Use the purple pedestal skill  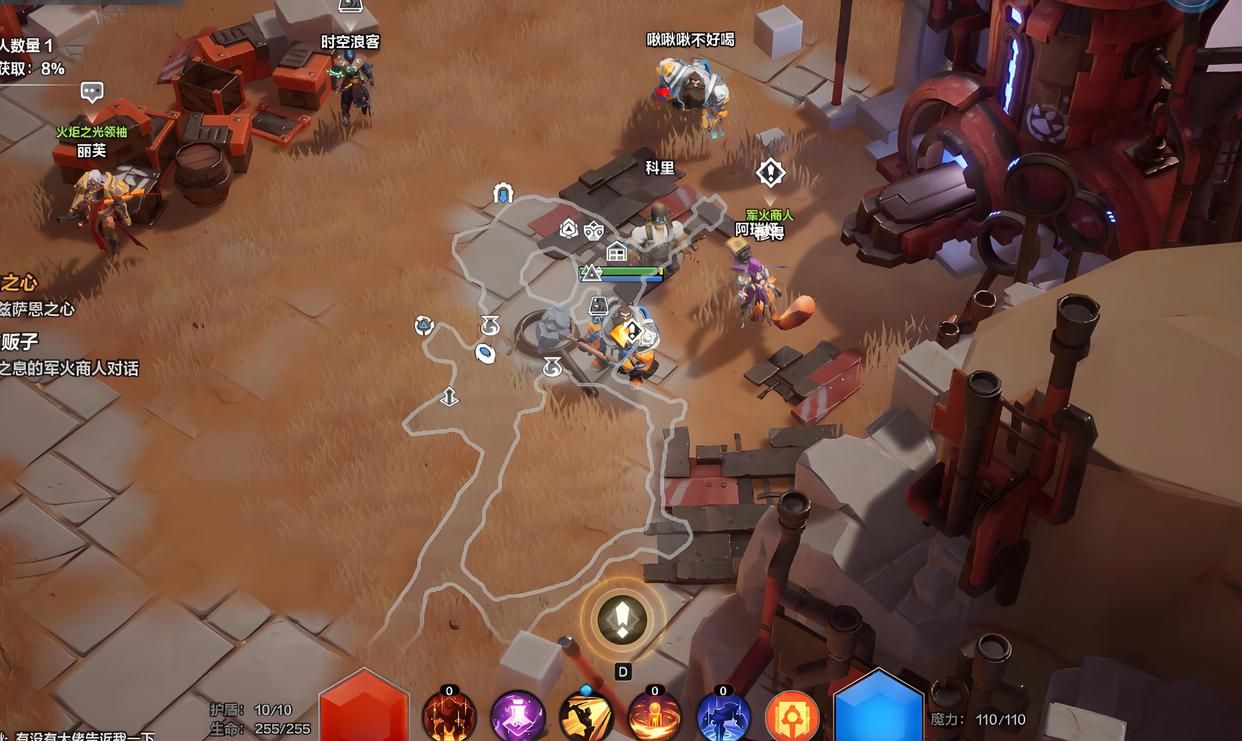click(517, 717)
